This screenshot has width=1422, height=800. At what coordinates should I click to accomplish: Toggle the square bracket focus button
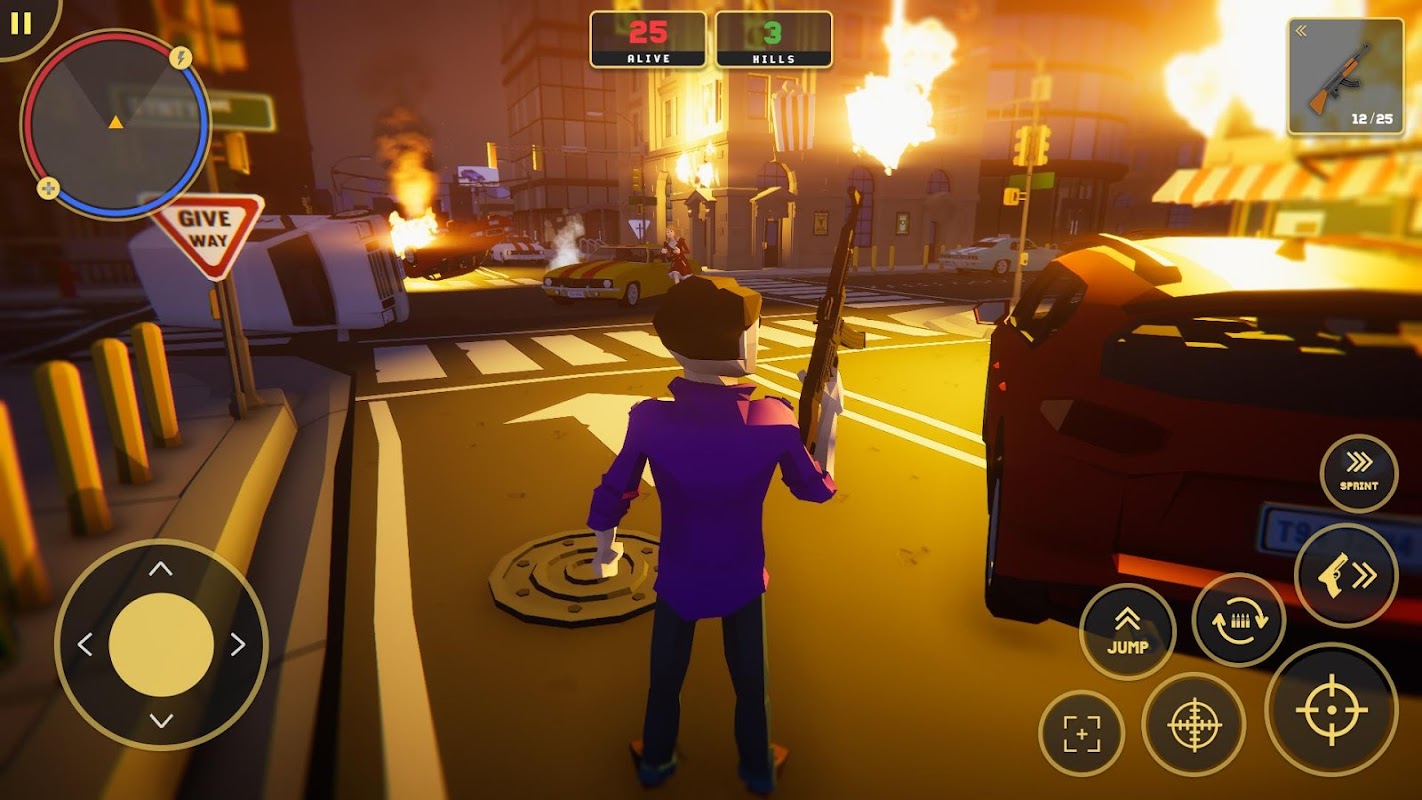(1081, 733)
